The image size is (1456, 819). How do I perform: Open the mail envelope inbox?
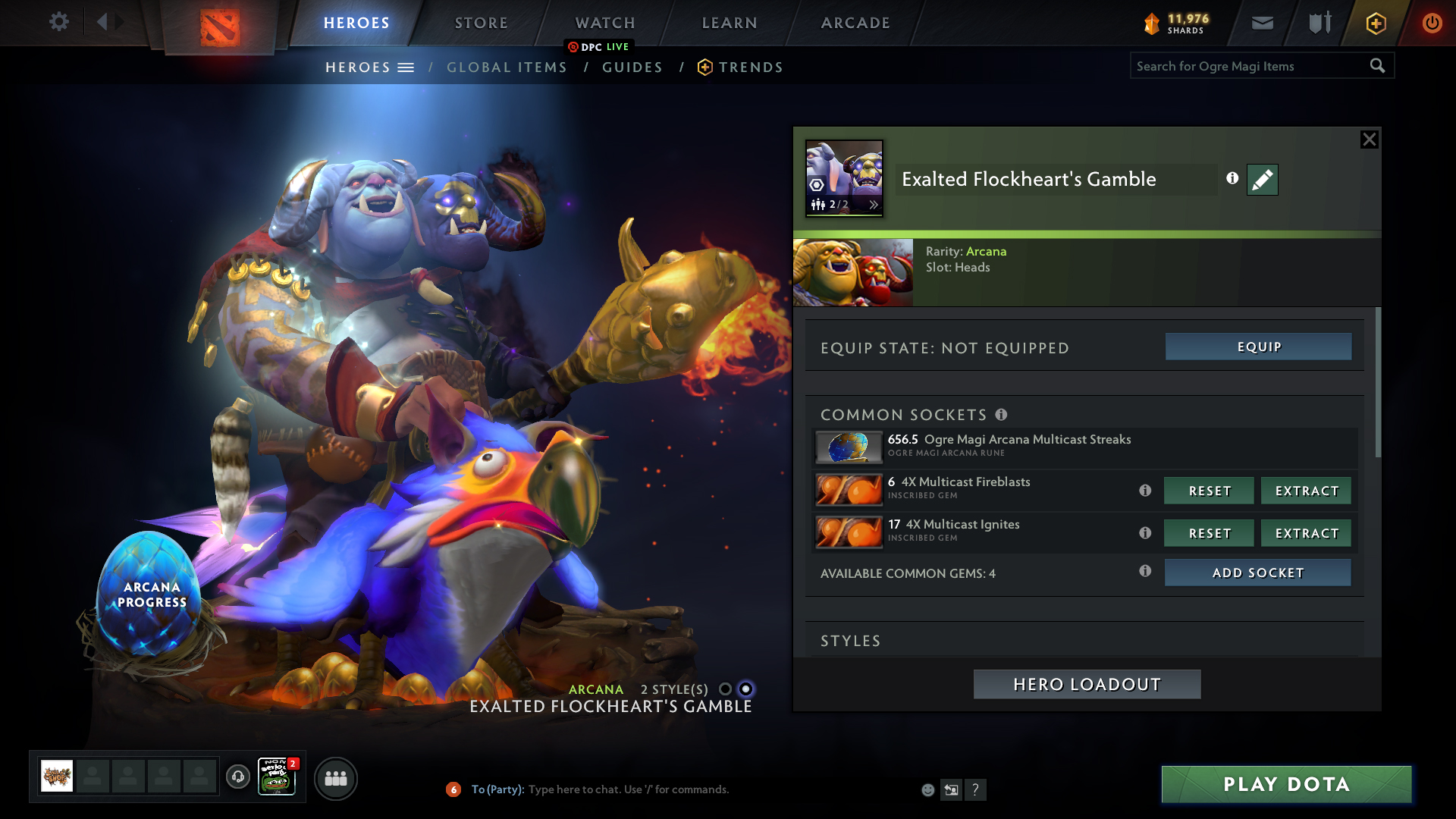click(x=1262, y=23)
